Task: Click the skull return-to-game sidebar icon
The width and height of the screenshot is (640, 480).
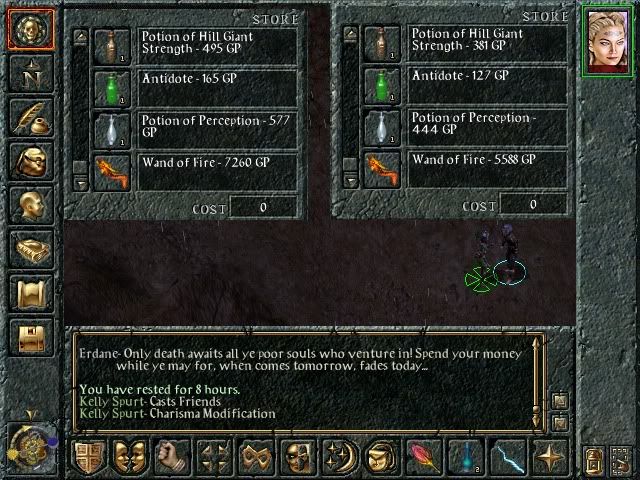Action: point(30,30)
